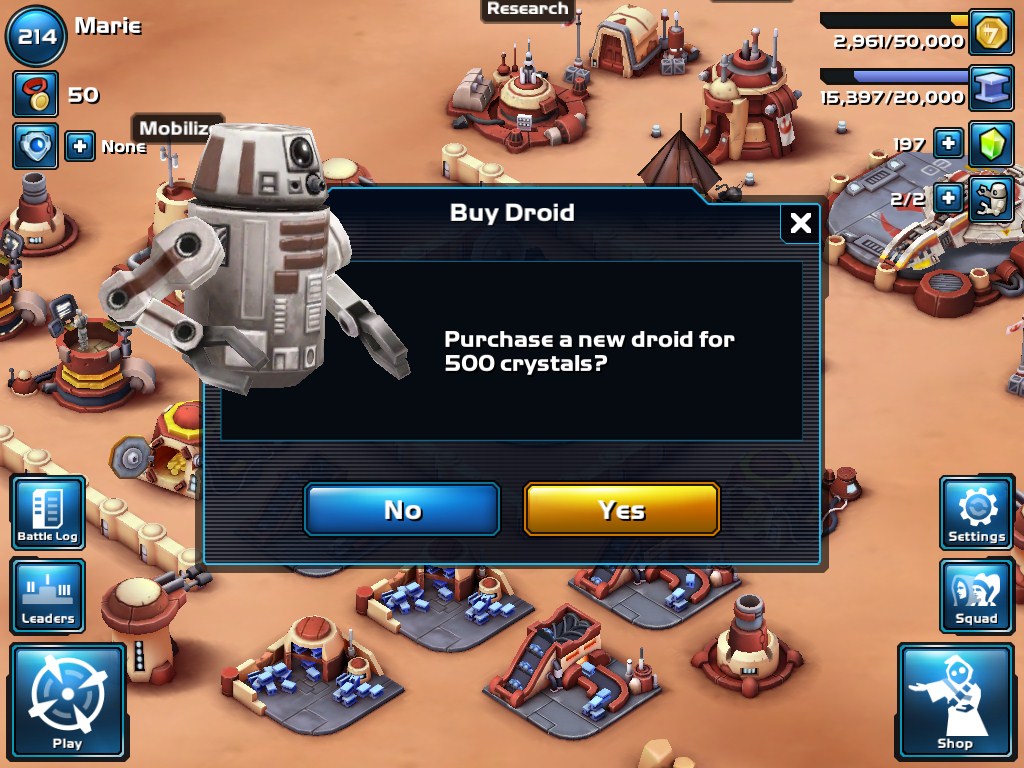
Task: Open the Shop
Action: click(955, 702)
